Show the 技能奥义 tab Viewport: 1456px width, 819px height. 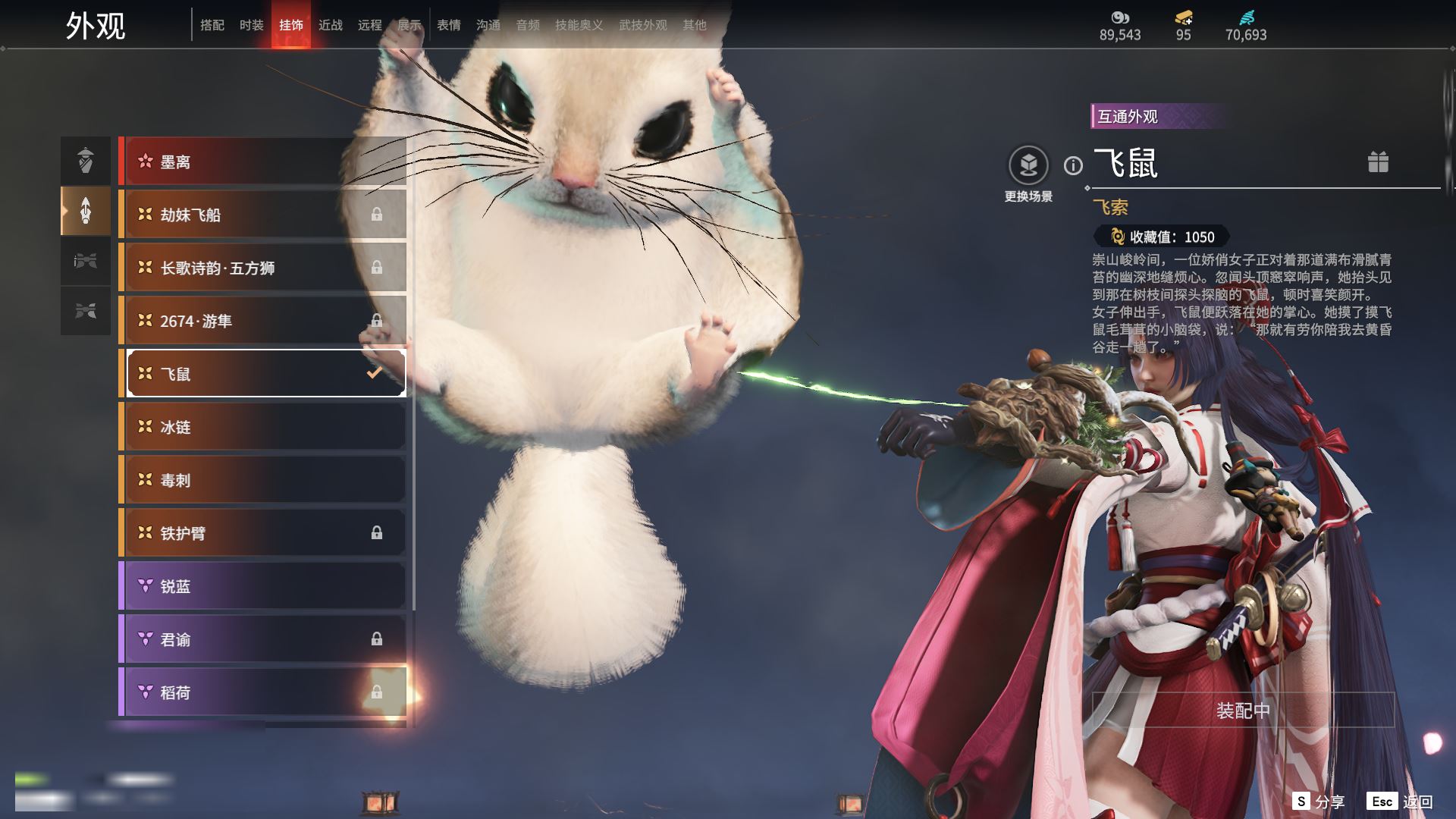[579, 25]
